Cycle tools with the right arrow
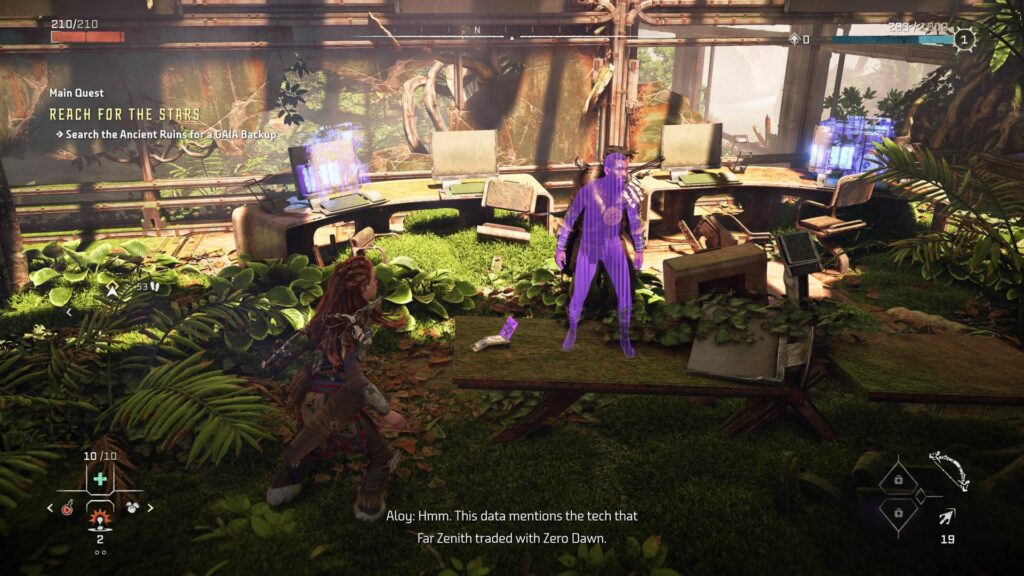Screen dimensions: 1024x576 pos(150,507)
